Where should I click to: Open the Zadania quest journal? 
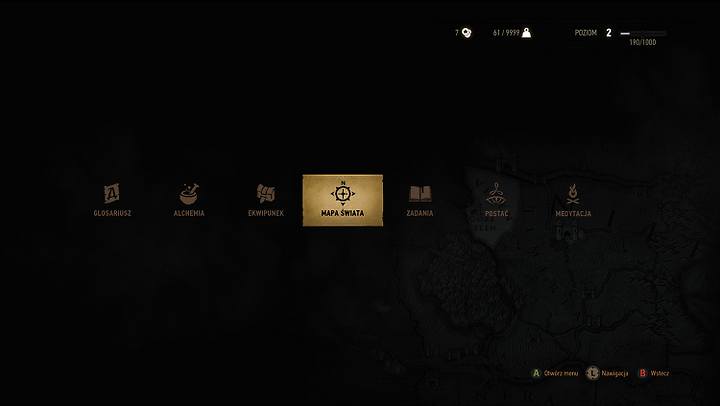pyautogui.click(x=419, y=199)
